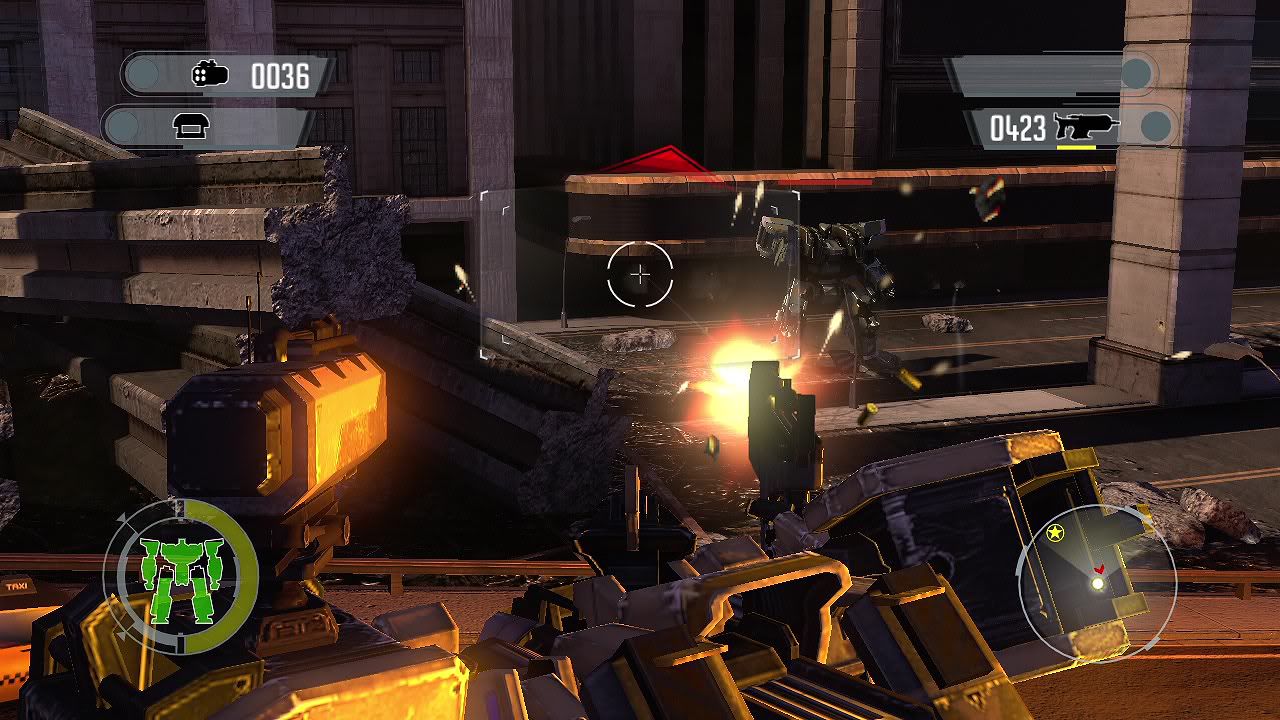Click the green mech damage status indicator

coord(181,578)
